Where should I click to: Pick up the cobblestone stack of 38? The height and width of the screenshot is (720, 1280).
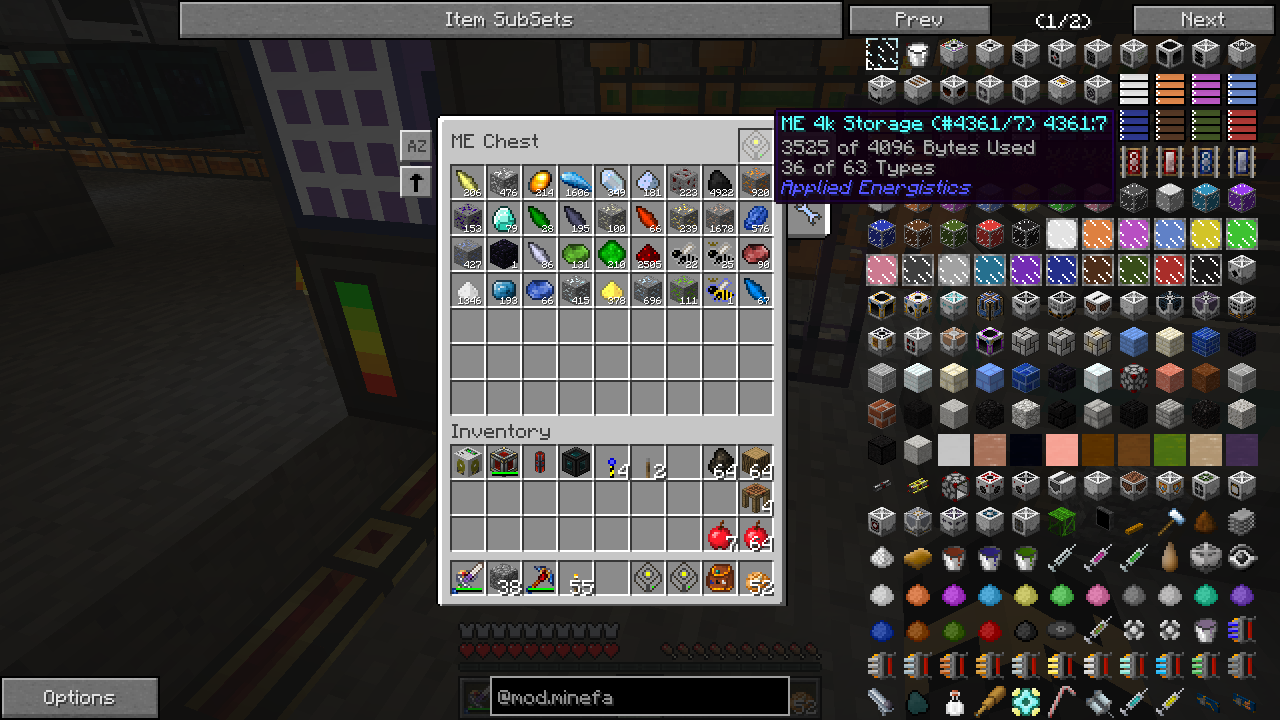[504, 578]
